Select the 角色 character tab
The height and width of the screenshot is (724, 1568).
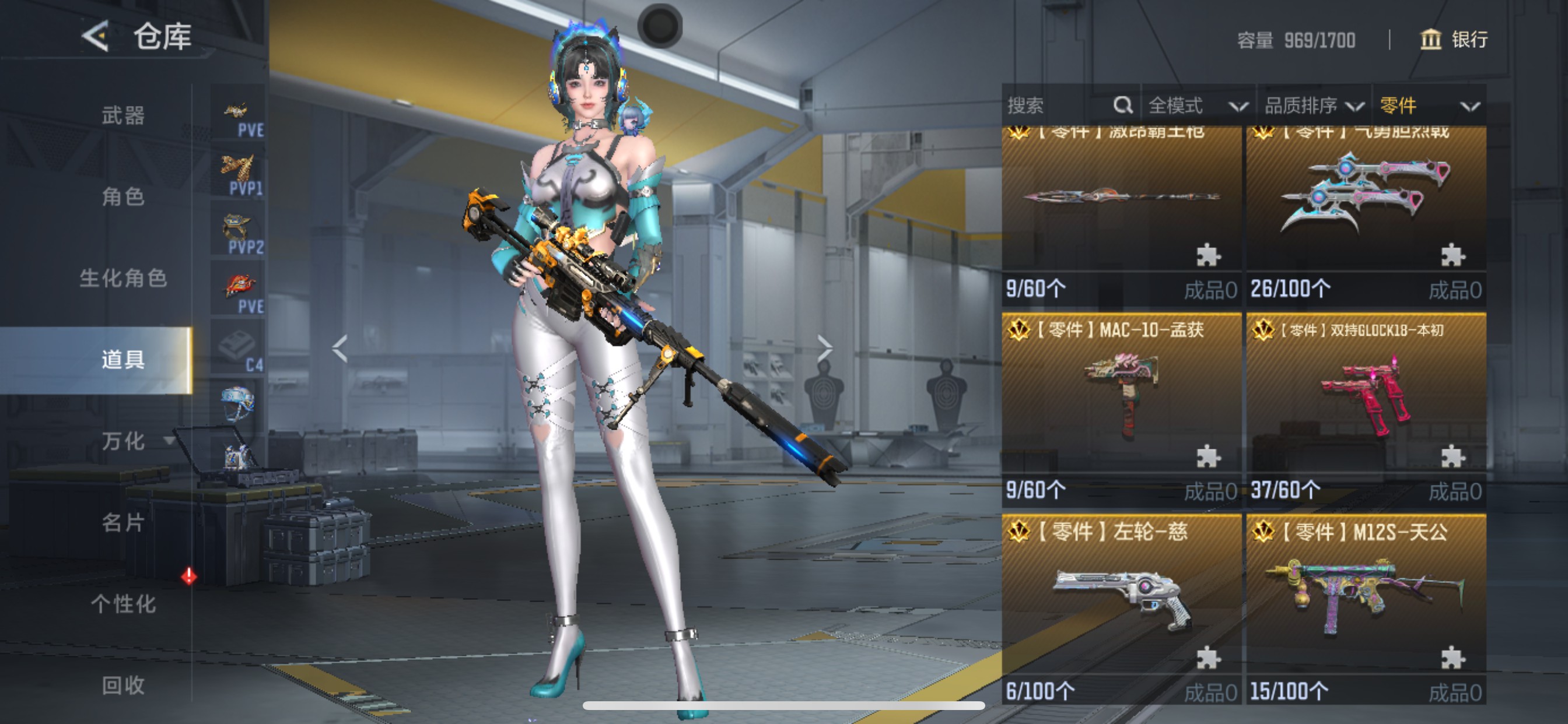(123, 196)
